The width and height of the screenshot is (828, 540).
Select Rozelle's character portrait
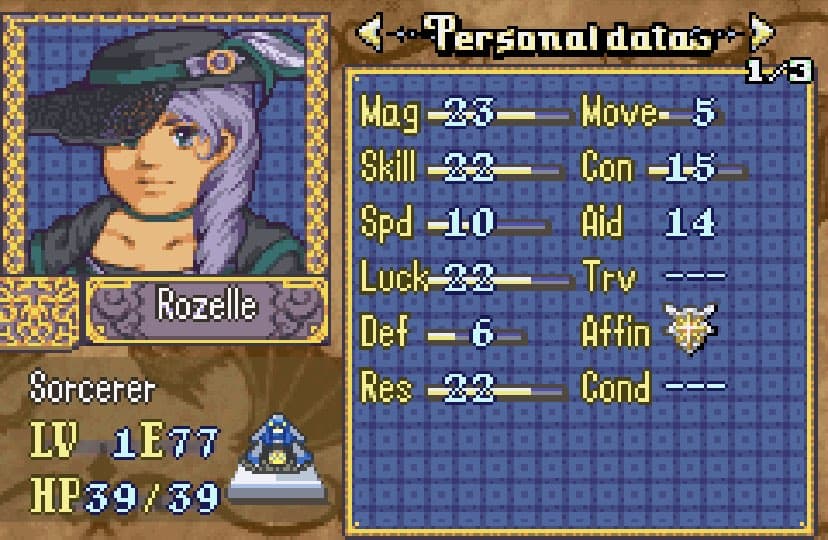[166, 146]
